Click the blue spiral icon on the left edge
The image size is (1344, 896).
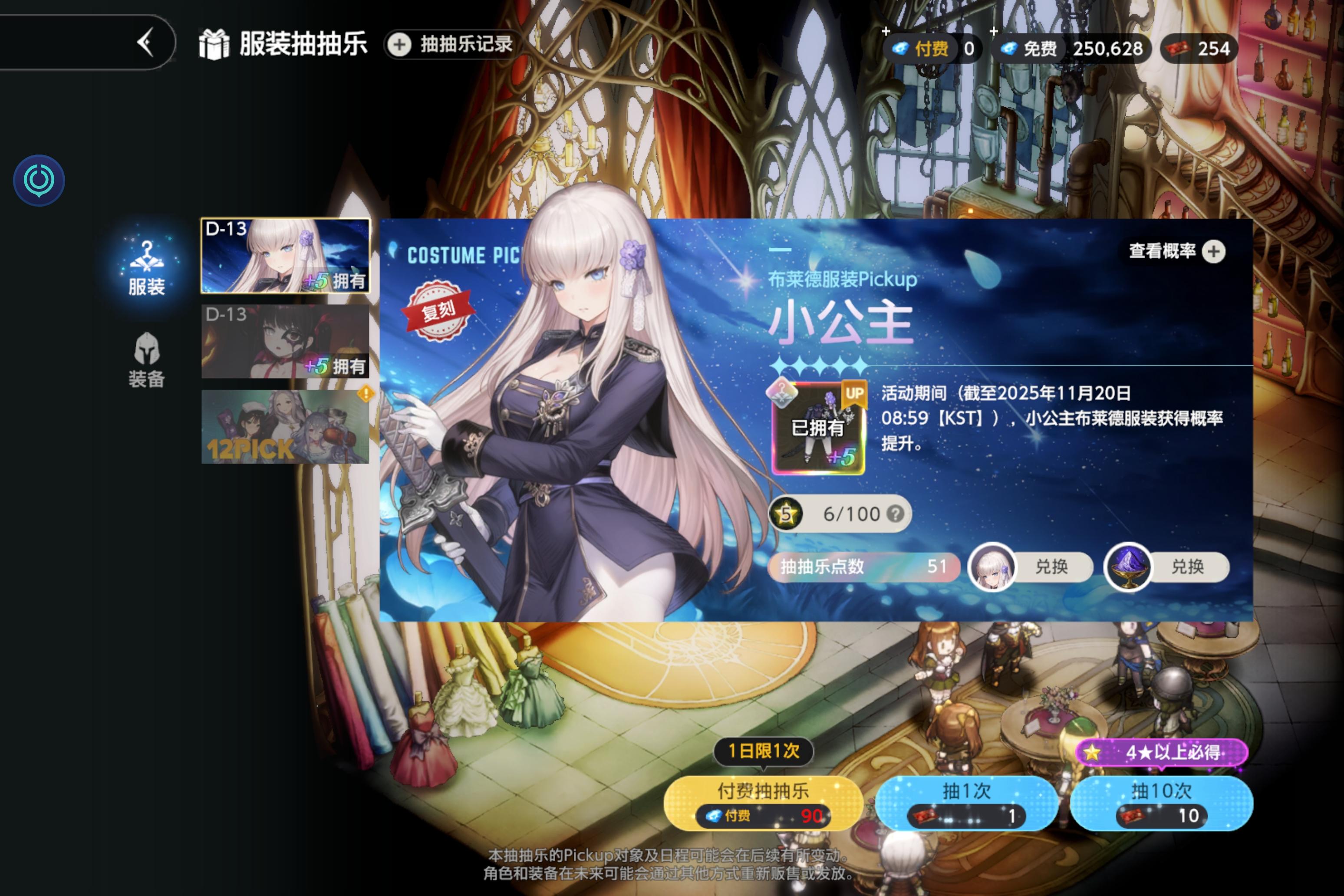click(38, 179)
